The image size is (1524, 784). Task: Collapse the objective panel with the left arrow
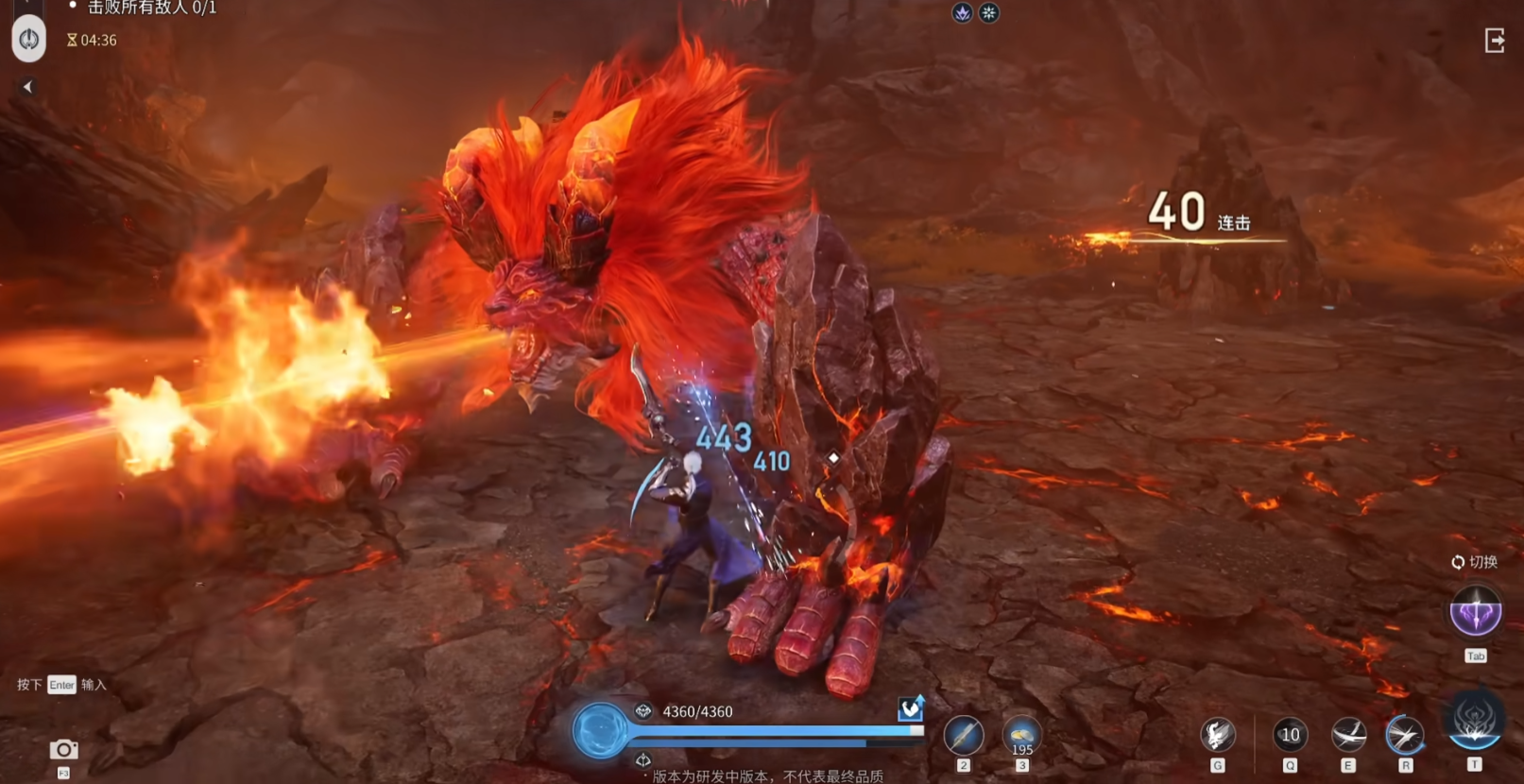(x=27, y=87)
